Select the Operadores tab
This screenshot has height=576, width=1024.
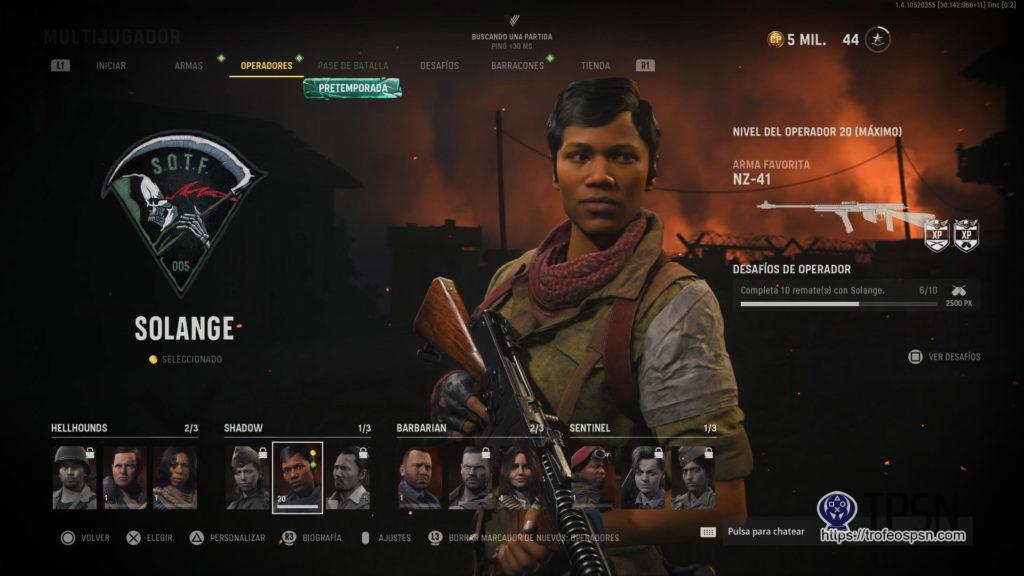[266, 66]
